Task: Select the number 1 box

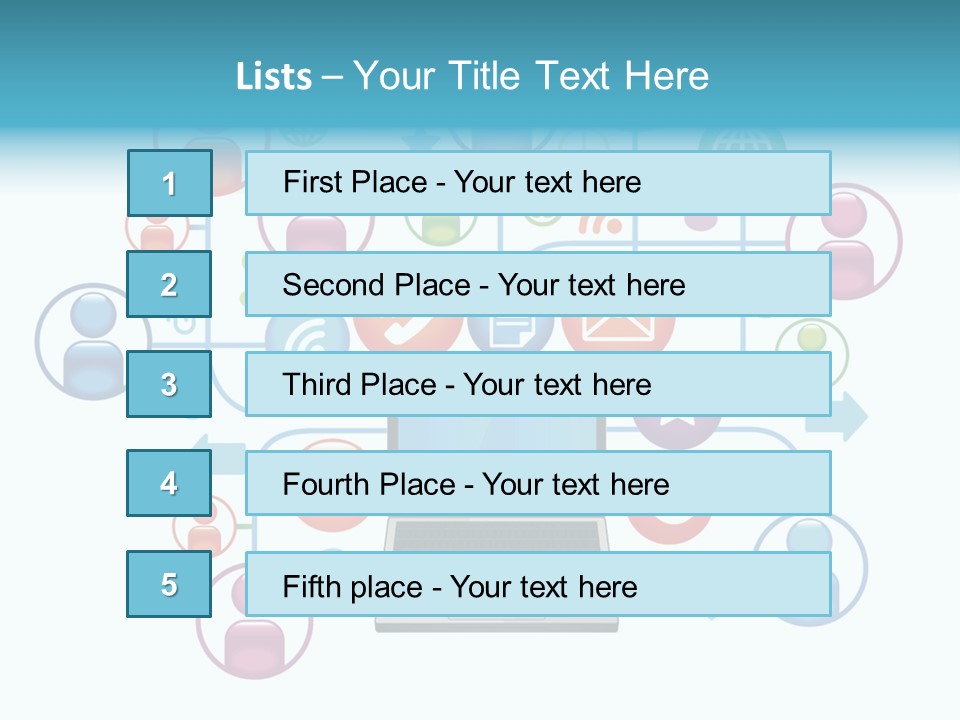Action: (169, 183)
